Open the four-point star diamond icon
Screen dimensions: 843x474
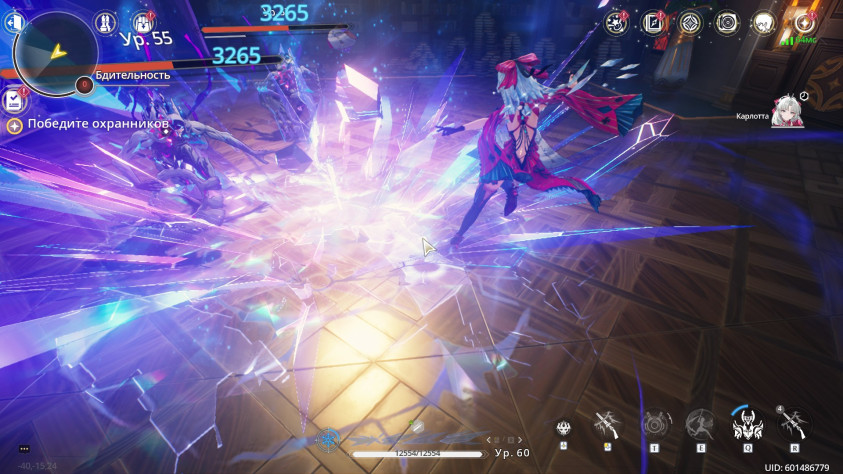[690, 22]
